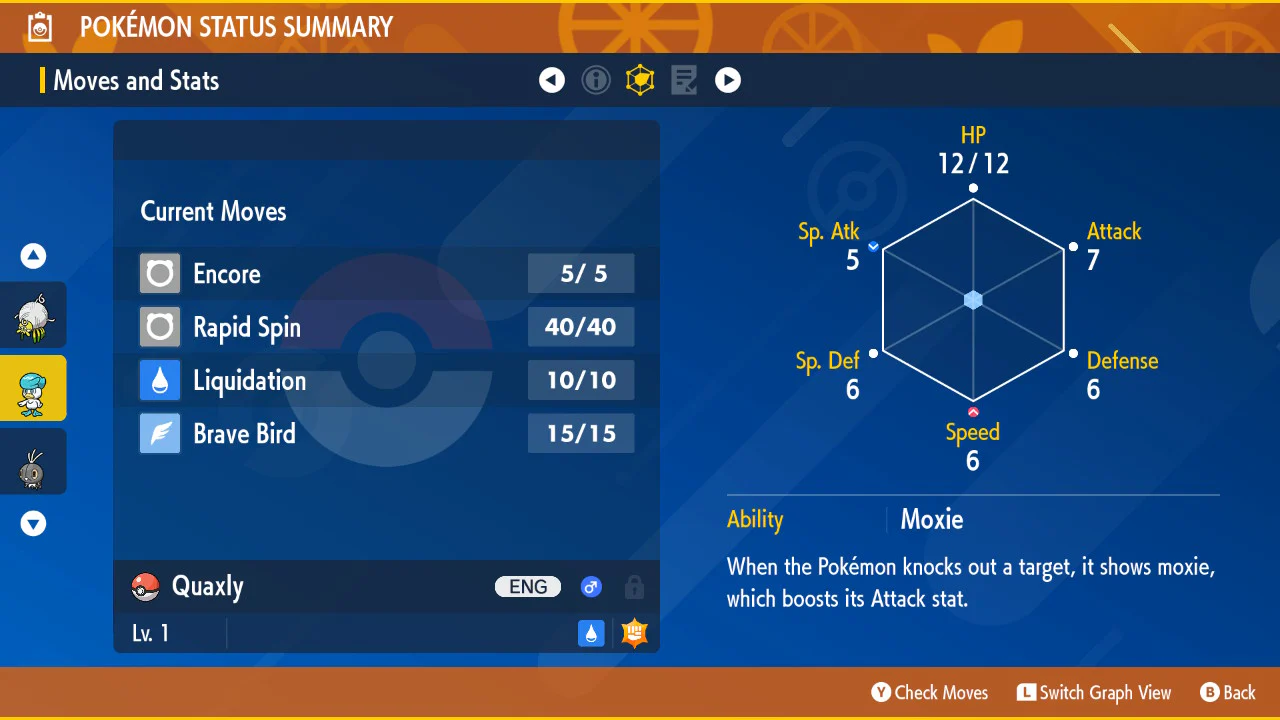Select the white-haired Pokémon party thumbnail
This screenshot has height=720, width=1280.
[33, 315]
